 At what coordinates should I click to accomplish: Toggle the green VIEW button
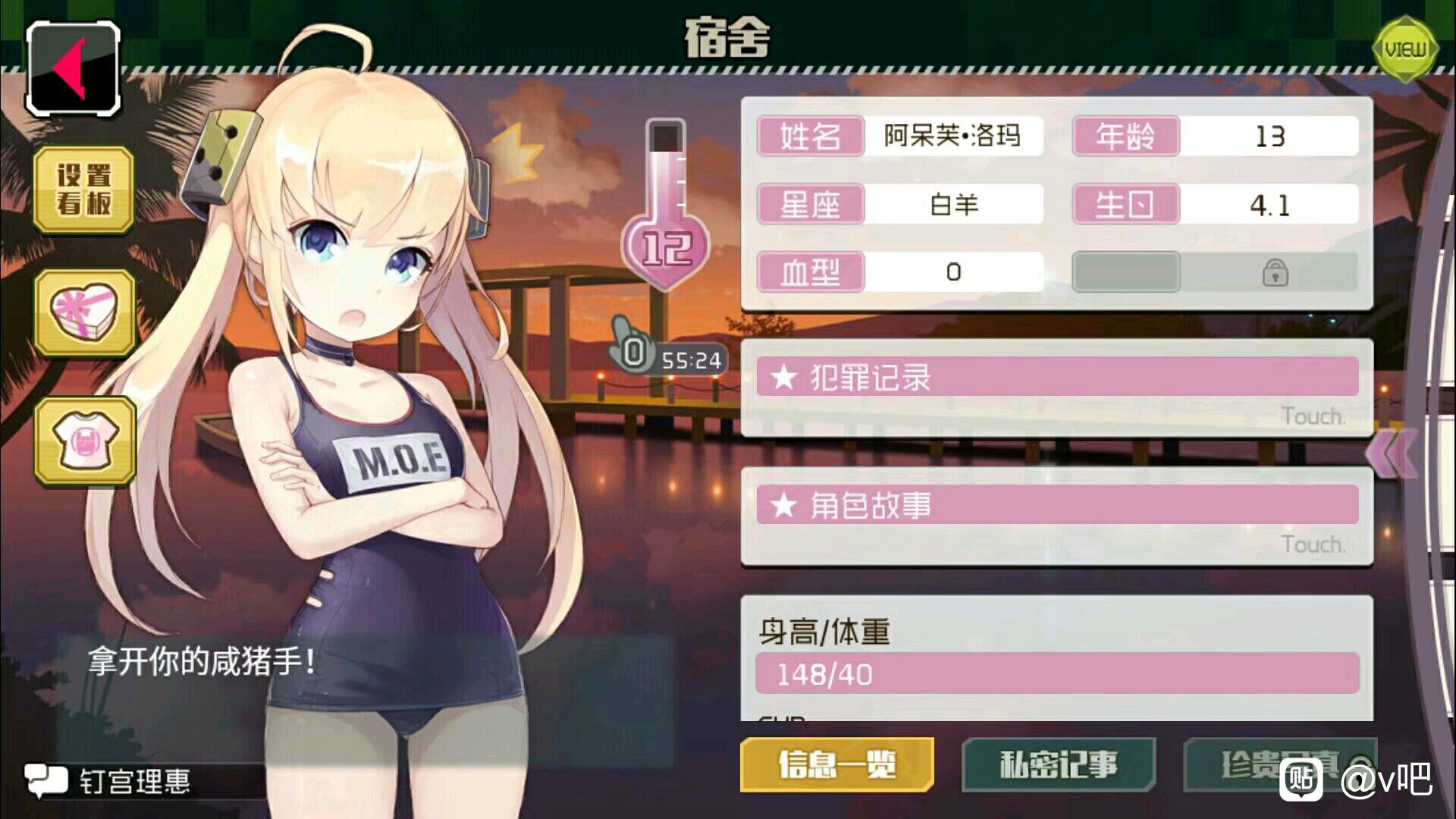(1405, 50)
